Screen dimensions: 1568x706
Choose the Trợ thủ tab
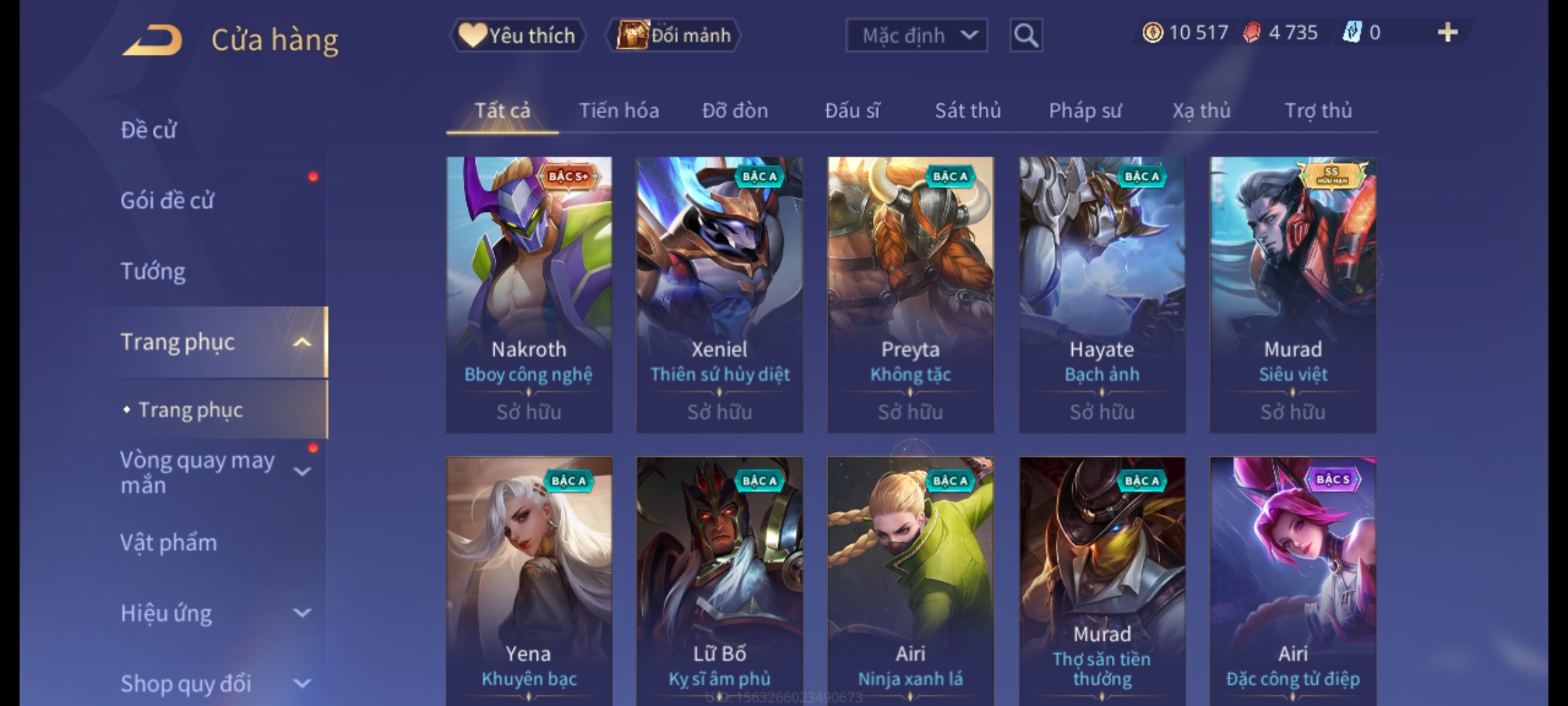1318,110
